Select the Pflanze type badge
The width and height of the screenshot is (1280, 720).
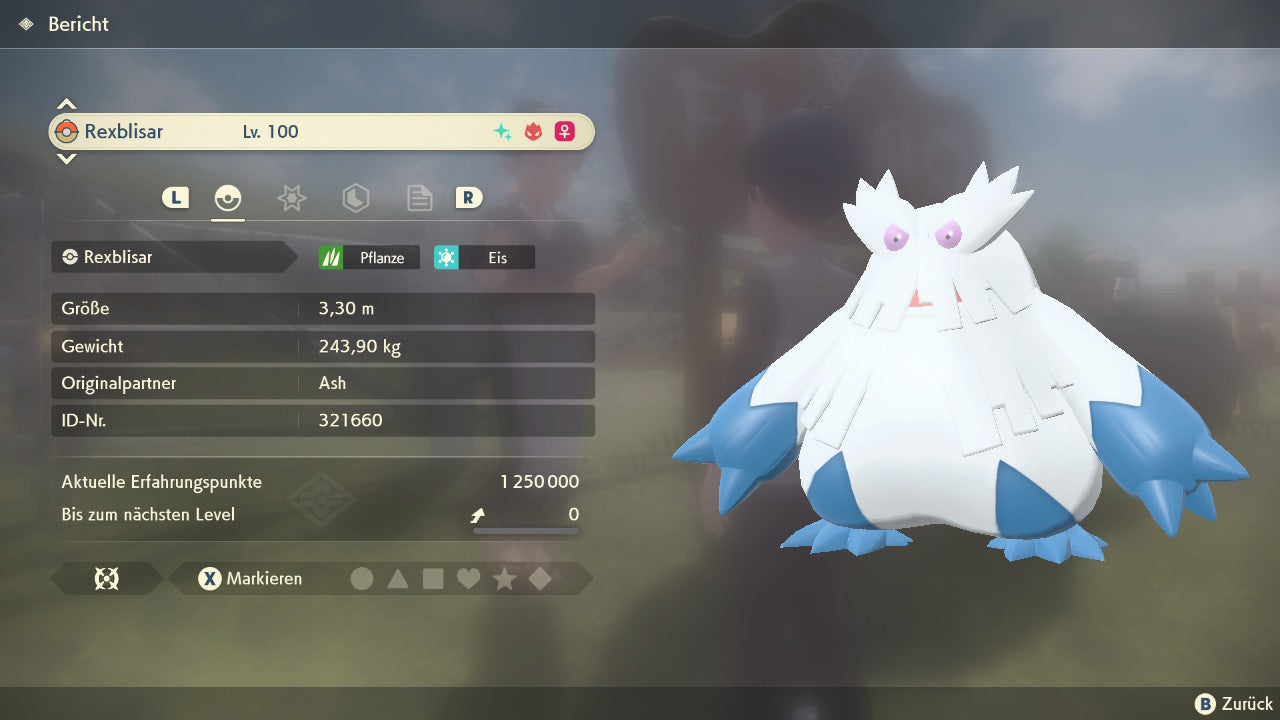(369, 258)
